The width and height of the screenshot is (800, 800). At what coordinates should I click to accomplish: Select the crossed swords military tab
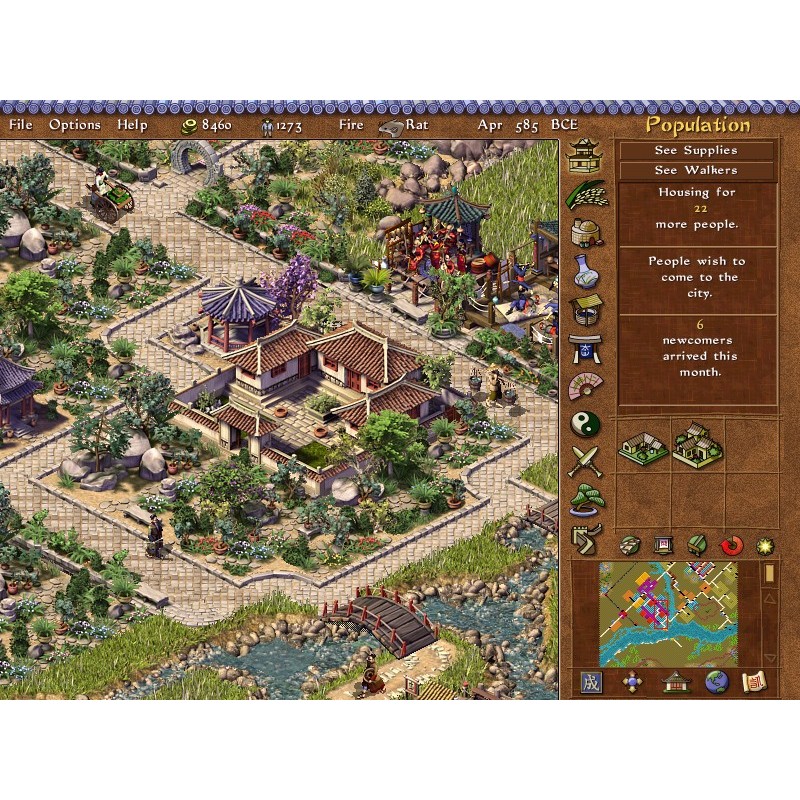(586, 462)
